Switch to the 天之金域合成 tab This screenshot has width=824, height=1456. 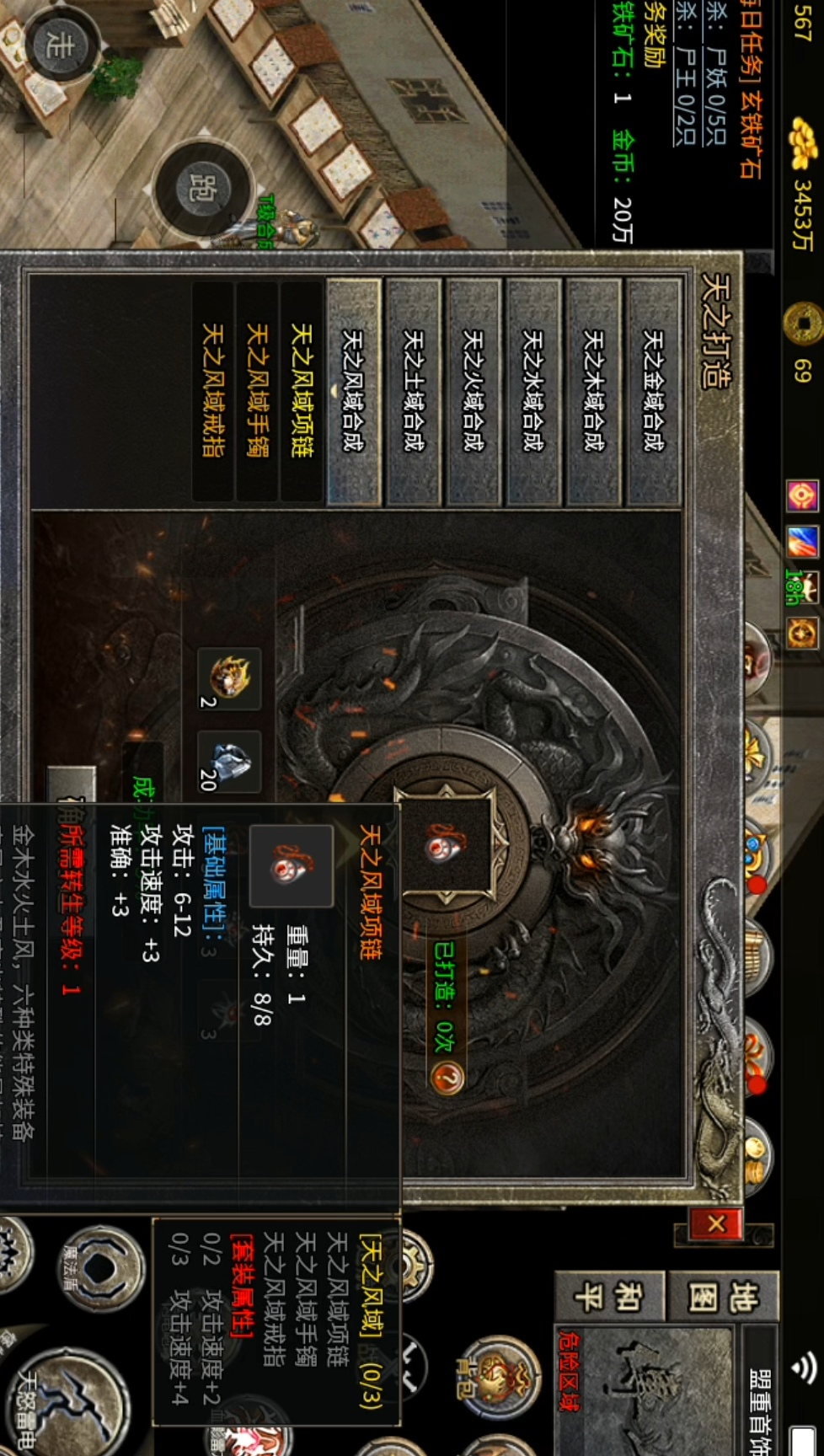click(653, 391)
